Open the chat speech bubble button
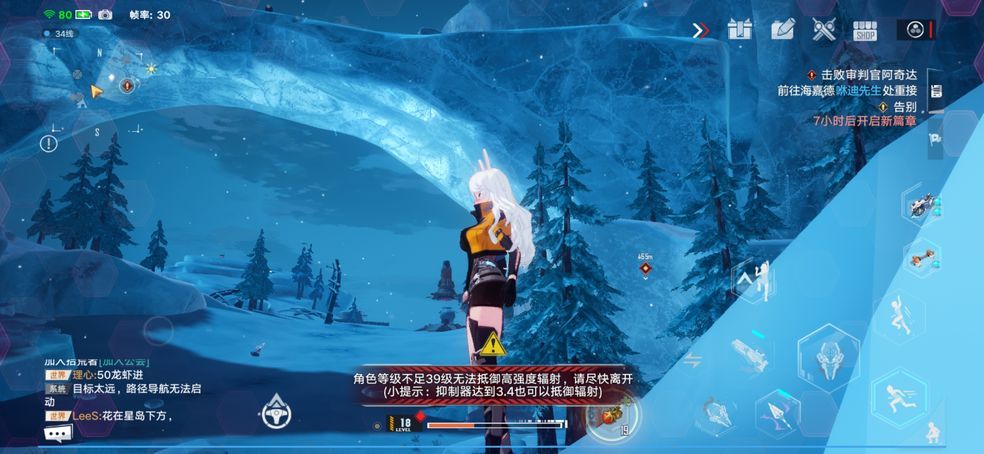Image resolution: width=984 pixels, height=454 pixels. pyautogui.click(x=58, y=433)
